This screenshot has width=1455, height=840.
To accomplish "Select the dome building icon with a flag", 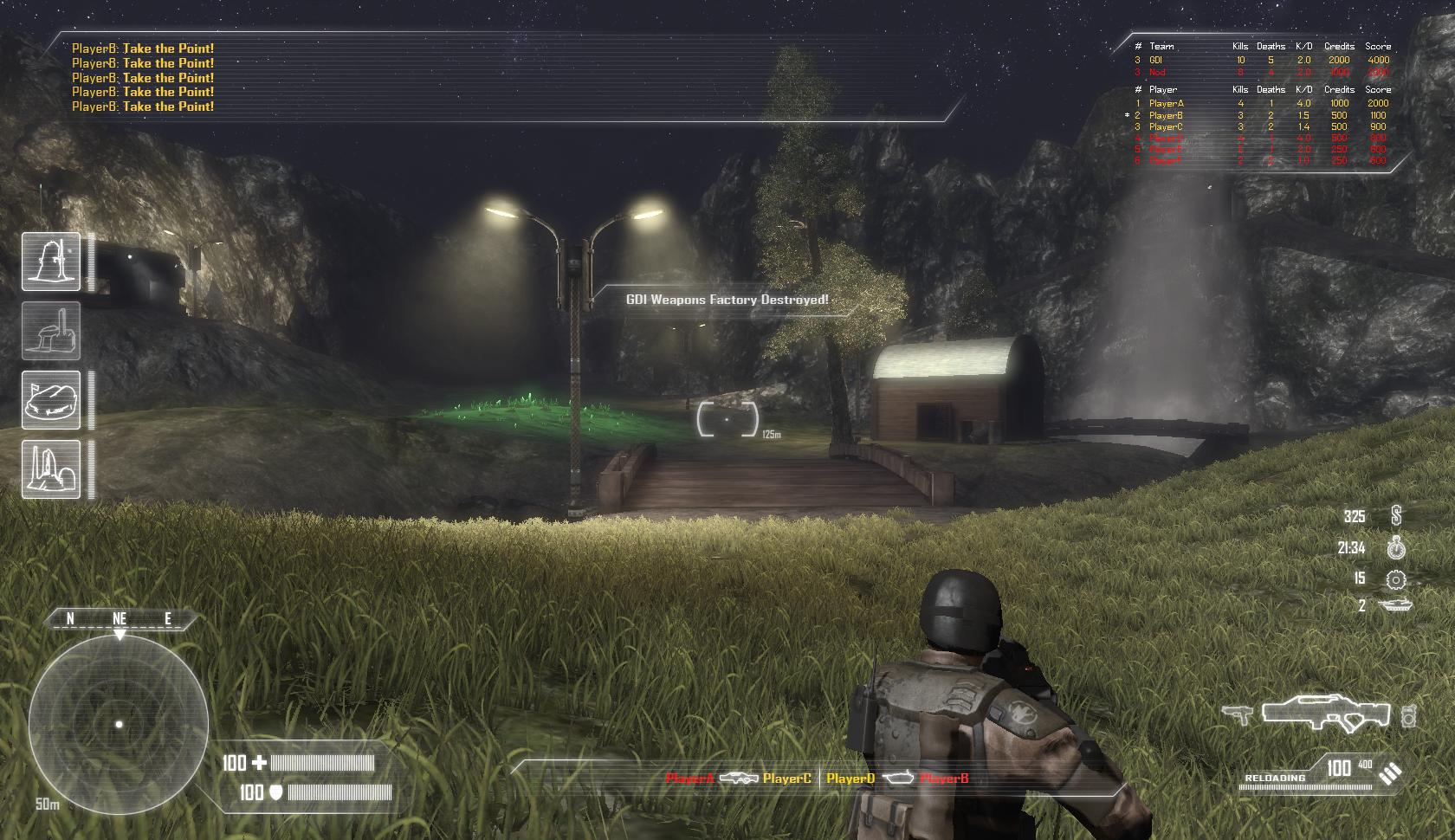I will pyautogui.click(x=51, y=400).
